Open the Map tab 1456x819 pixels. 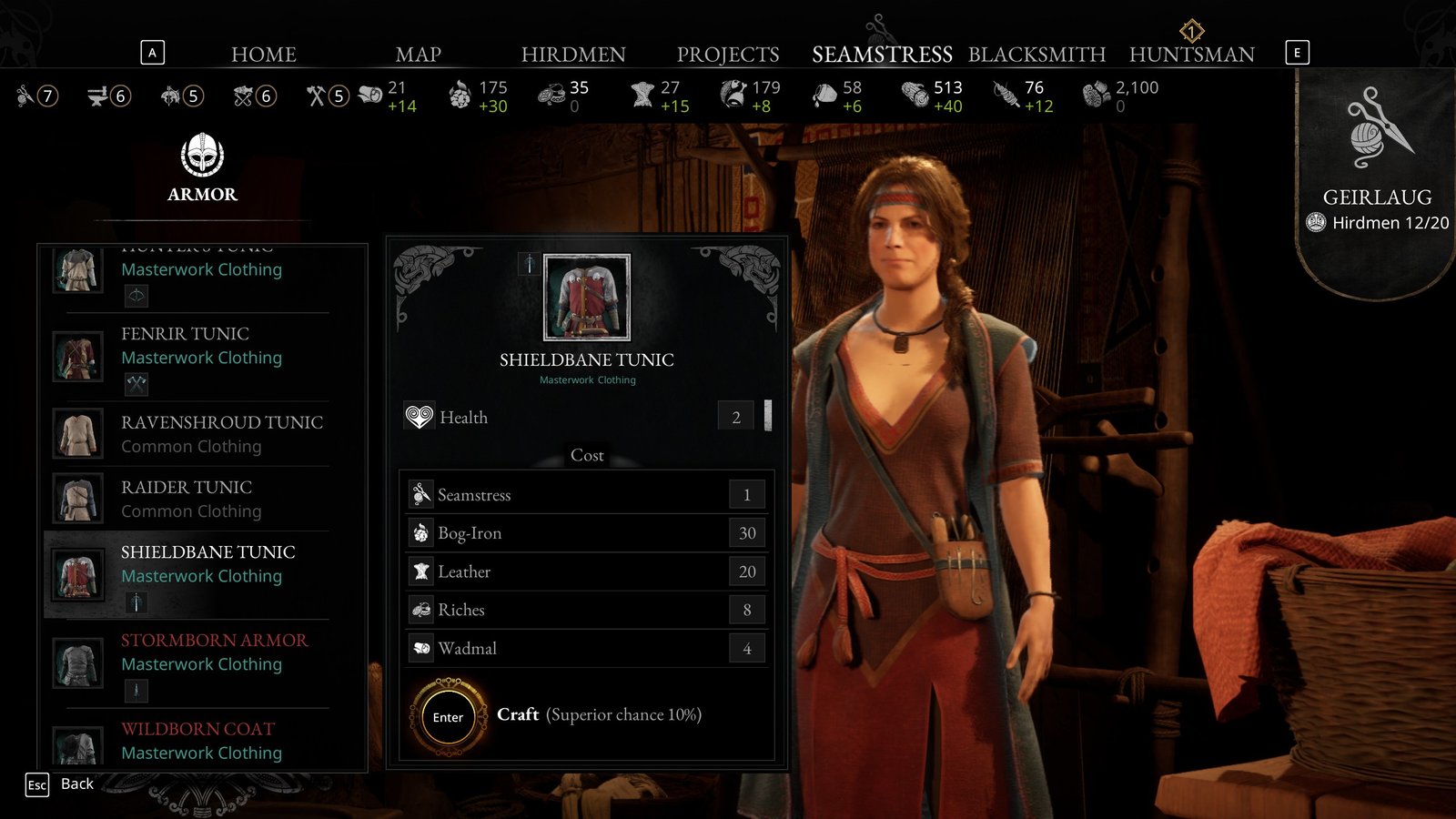tap(418, 55)
